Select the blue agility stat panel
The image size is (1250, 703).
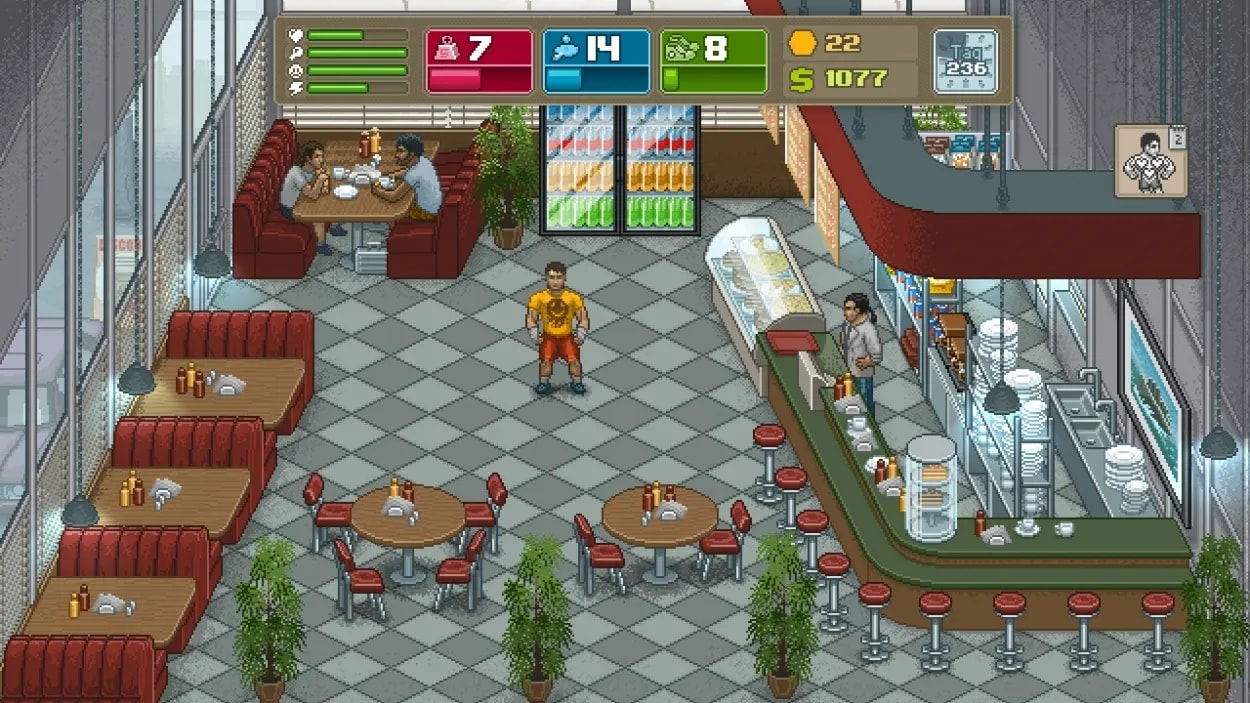click(596, 62)
